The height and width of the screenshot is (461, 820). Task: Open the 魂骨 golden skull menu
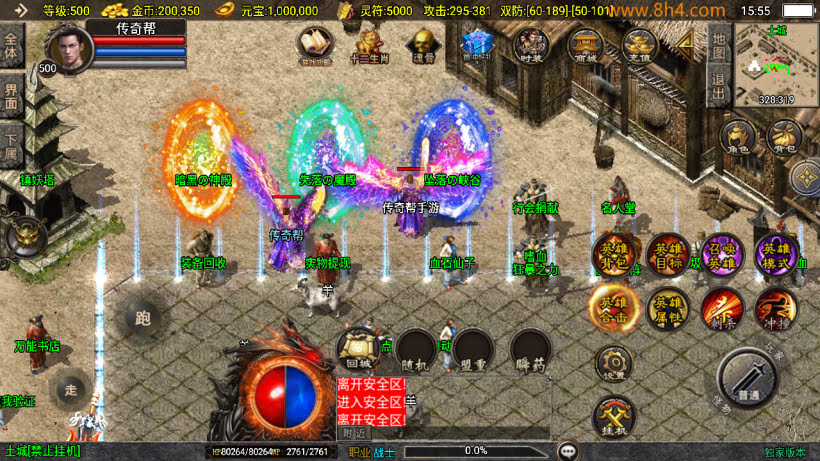click(424, 46)
